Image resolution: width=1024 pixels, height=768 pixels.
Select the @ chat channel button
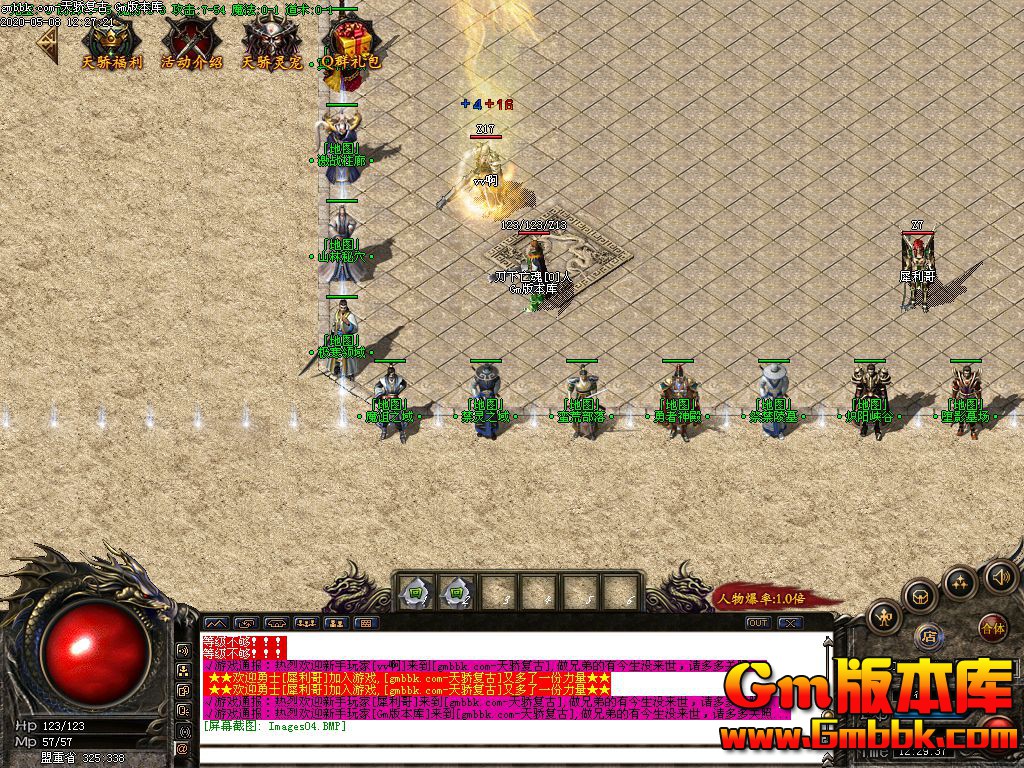coord(183,747)
